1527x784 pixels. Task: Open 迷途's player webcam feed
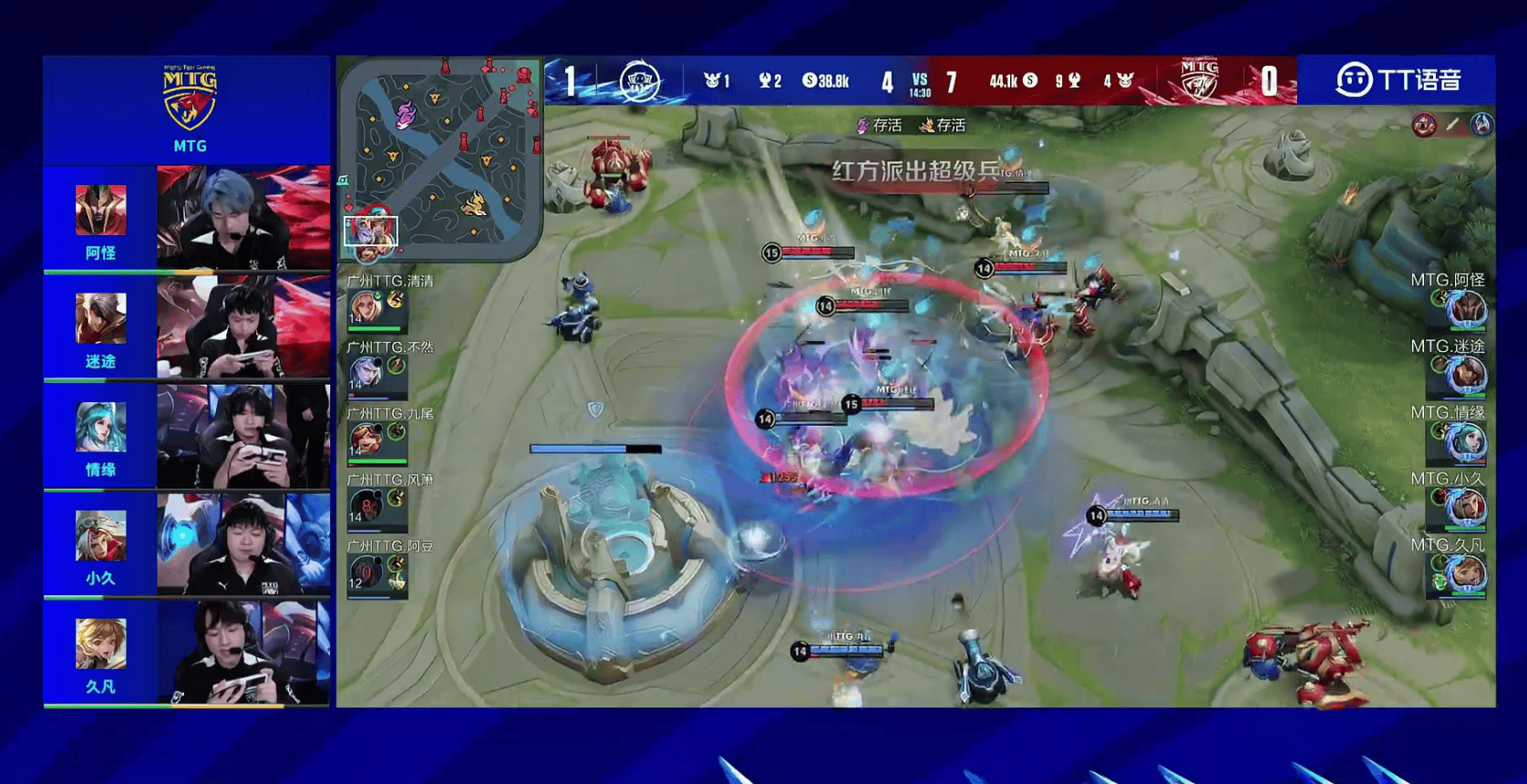pyautogui.click(x=243, y=326)
